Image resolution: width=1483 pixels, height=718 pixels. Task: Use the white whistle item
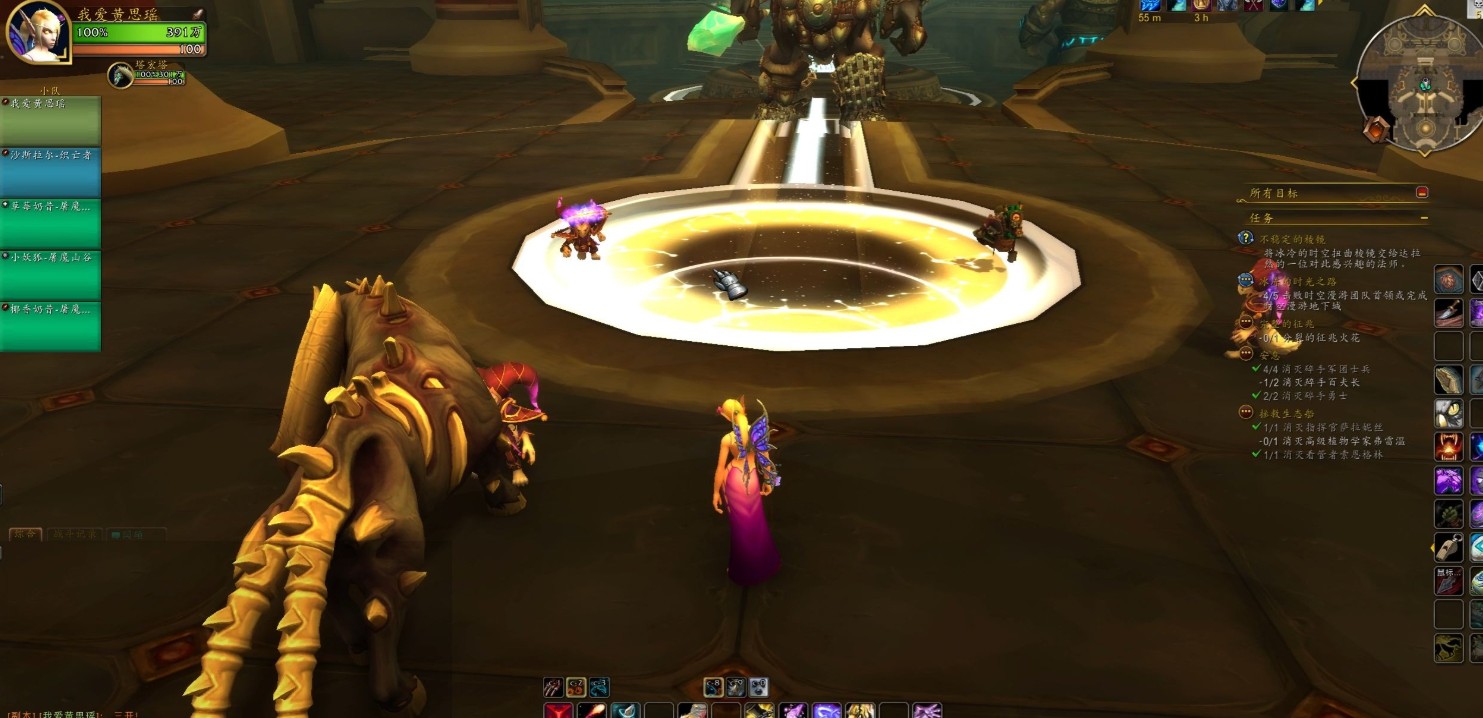pyautogui.click(x=1449, y=547)
